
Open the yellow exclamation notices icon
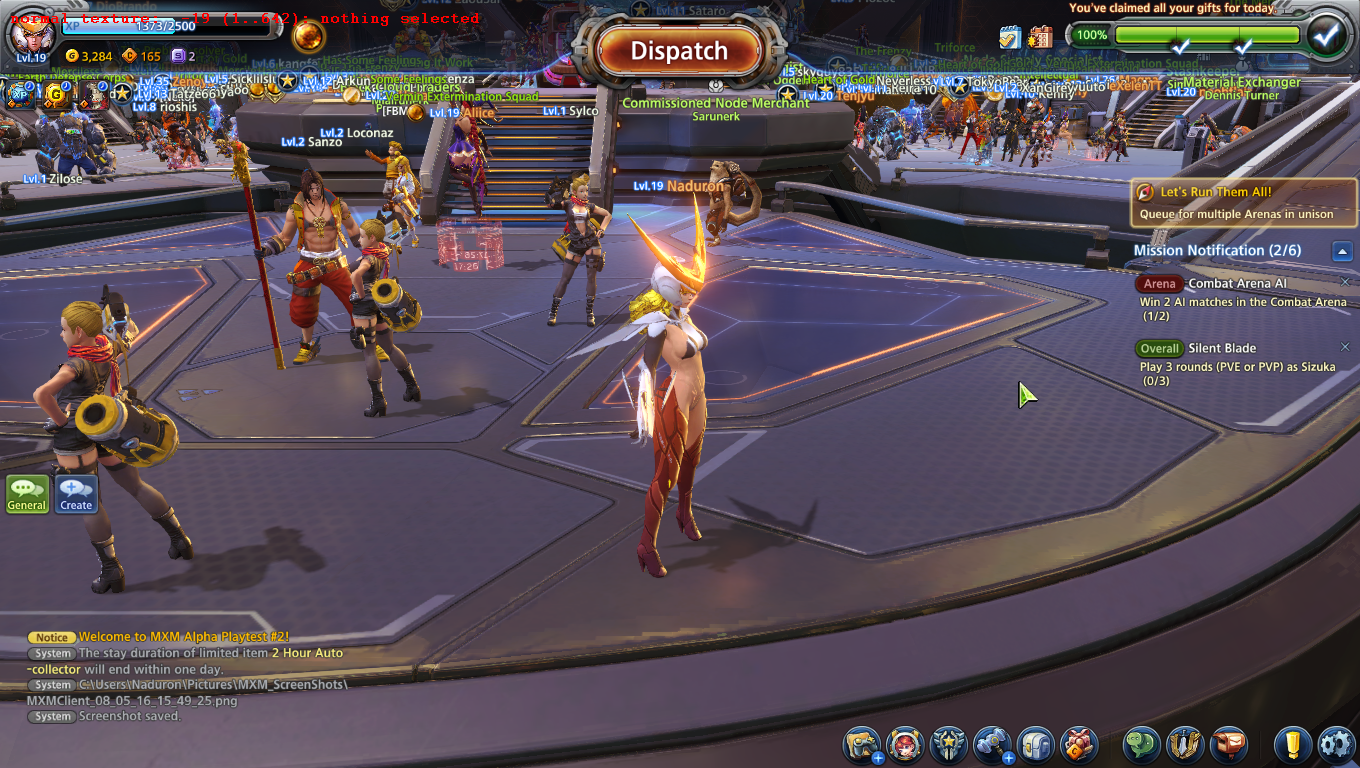tap(1292, 745)
